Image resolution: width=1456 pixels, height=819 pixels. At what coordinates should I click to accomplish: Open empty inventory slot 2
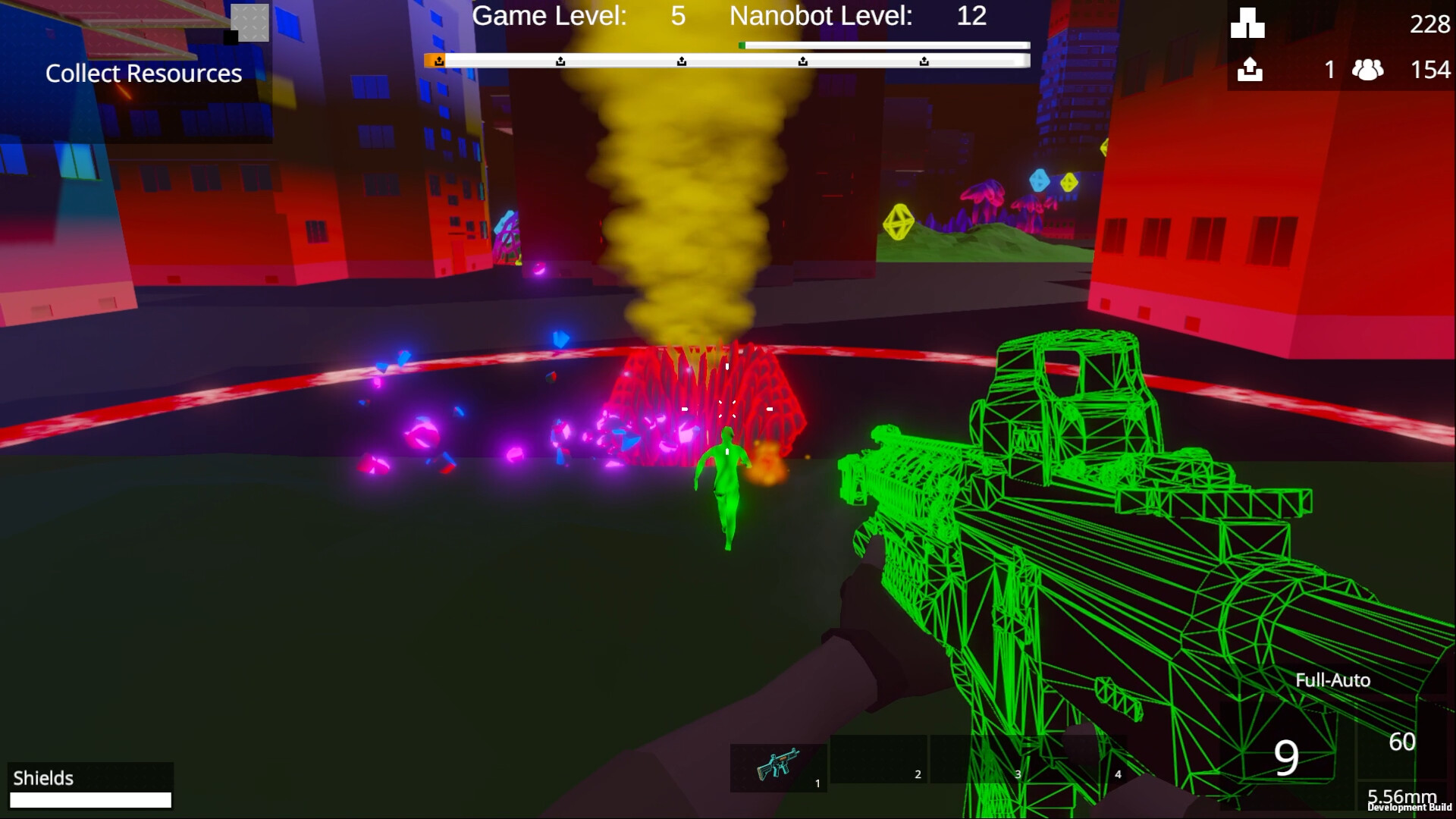pos(880,767)
